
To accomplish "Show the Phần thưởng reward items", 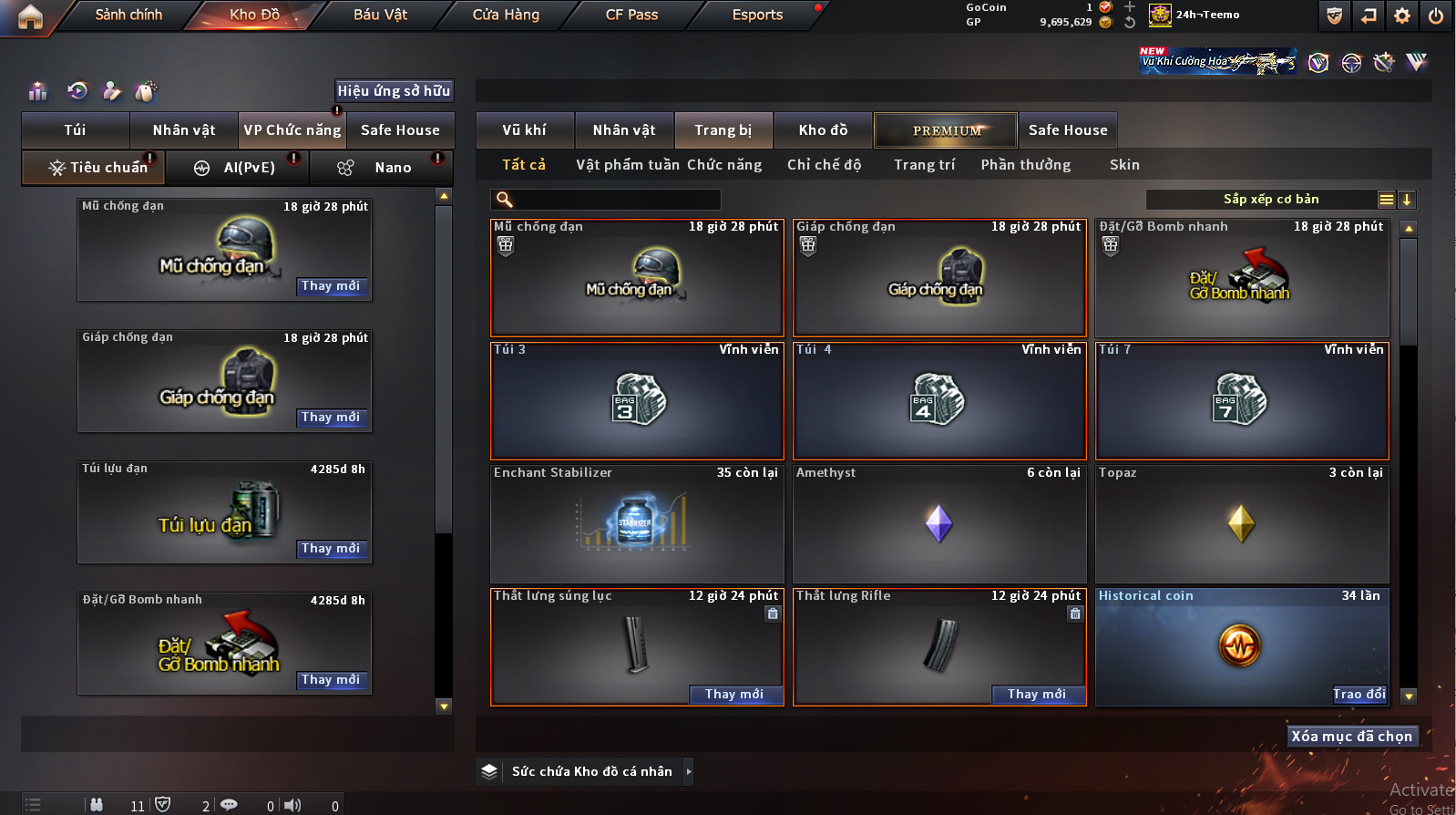I will [x=1026, y=165].
